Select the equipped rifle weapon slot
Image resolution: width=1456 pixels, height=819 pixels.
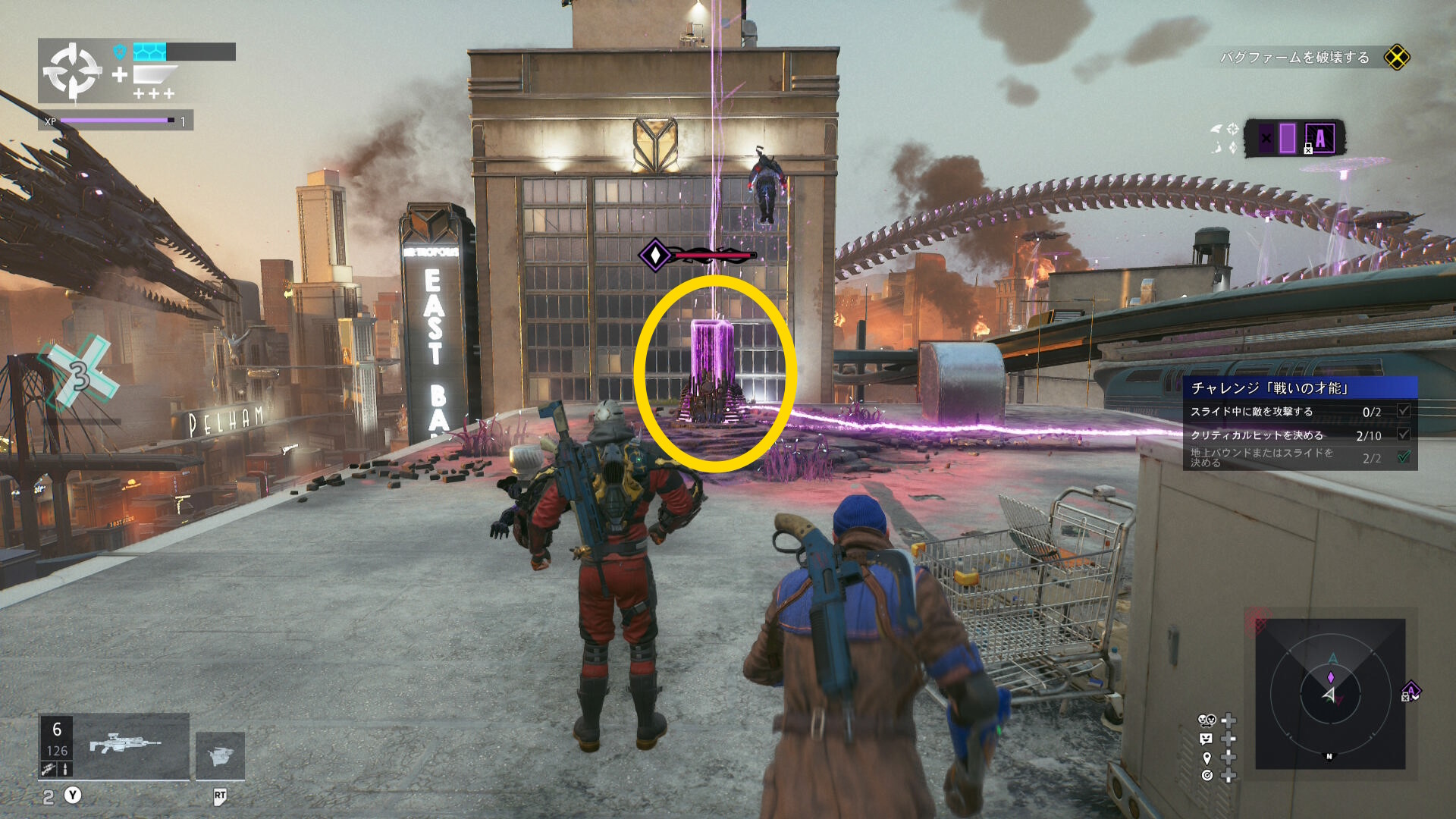tap(125, 745)
